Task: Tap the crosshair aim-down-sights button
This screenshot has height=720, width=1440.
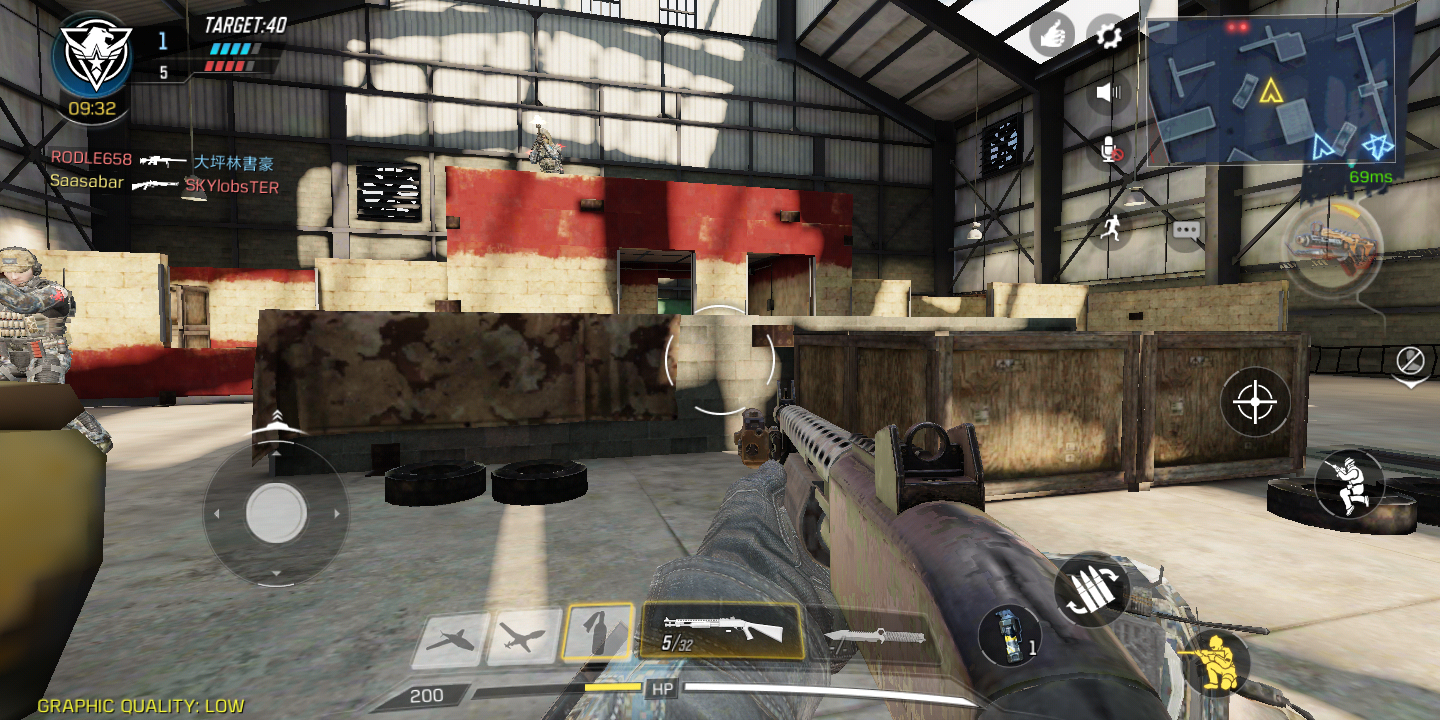Action: pos(1255,402)
